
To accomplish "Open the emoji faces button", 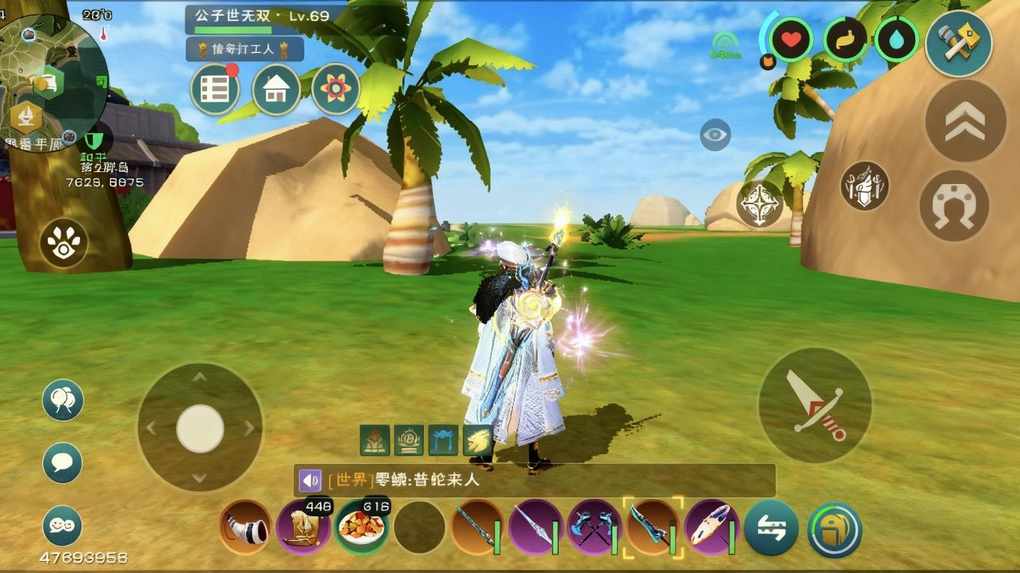I will pyautogui.click(x=63, y=526).
